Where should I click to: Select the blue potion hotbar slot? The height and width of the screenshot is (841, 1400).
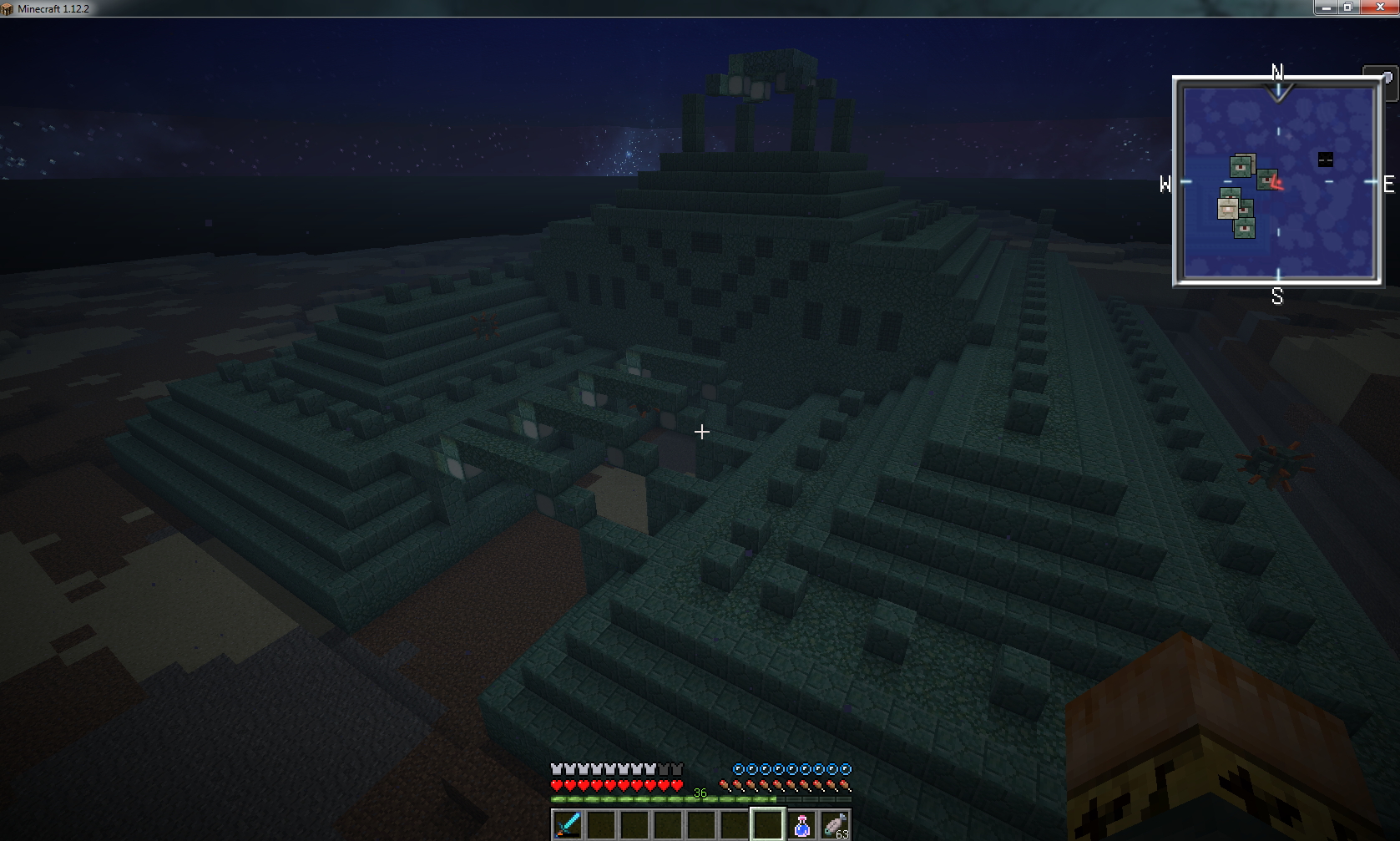click(x=801, y=824)
